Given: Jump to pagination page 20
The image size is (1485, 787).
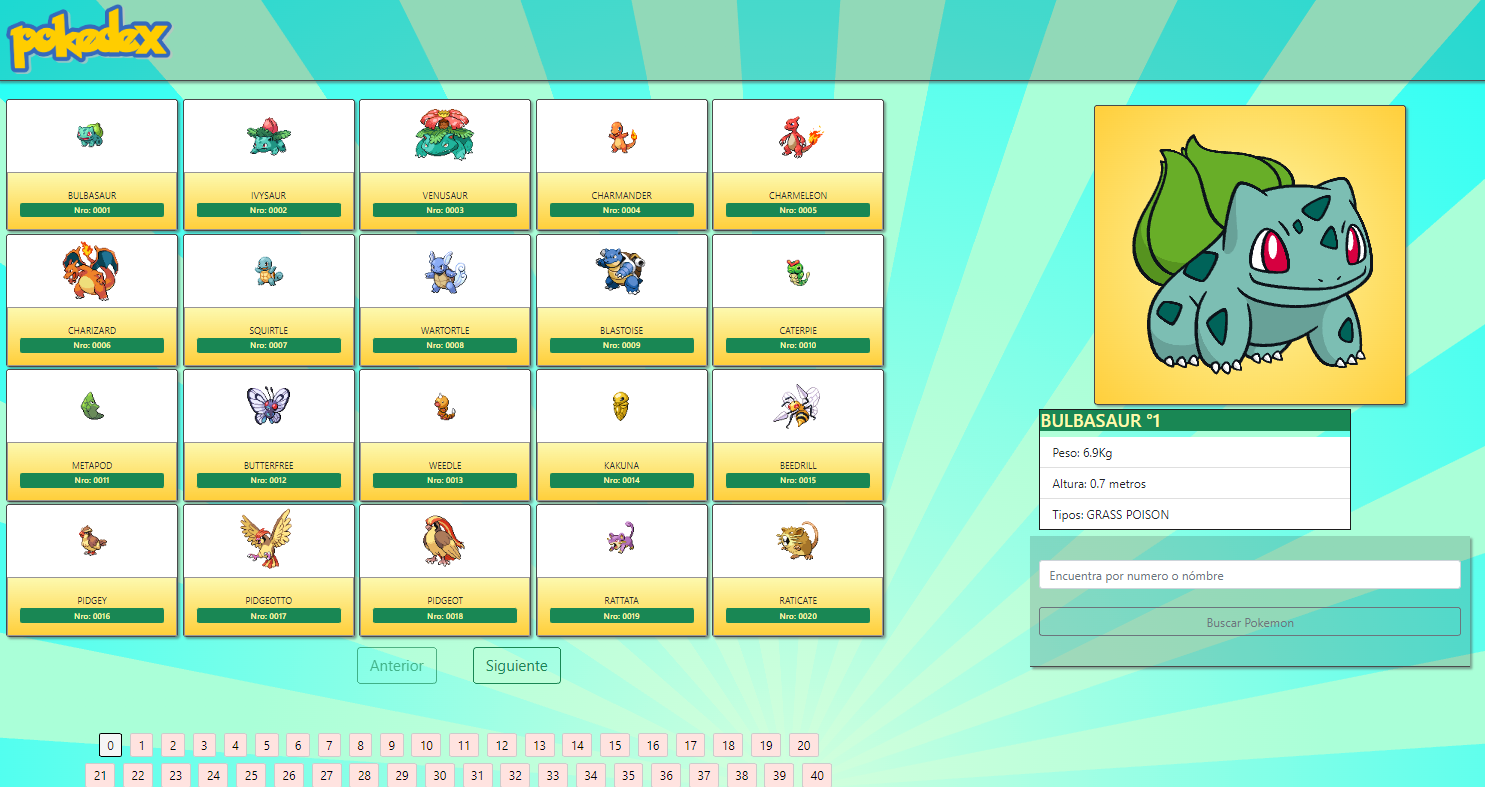Looking at the screenshot, I should pyautogui.click(x=803, y=745).
